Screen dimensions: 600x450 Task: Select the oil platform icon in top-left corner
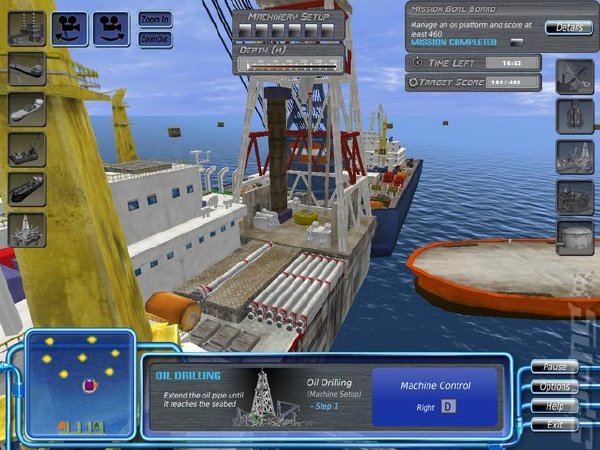27,28
